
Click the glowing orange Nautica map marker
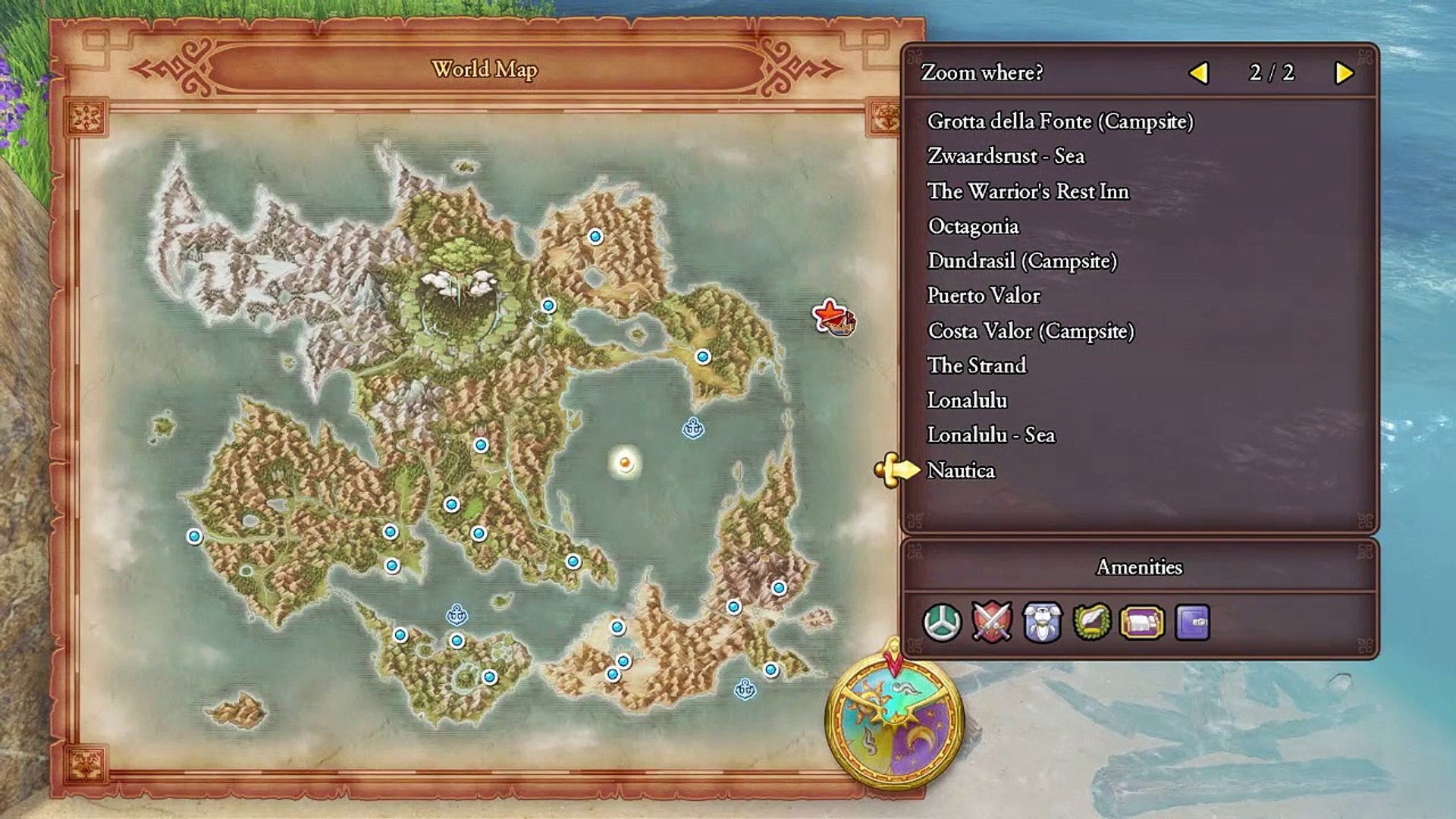click(x=625, y=462)
